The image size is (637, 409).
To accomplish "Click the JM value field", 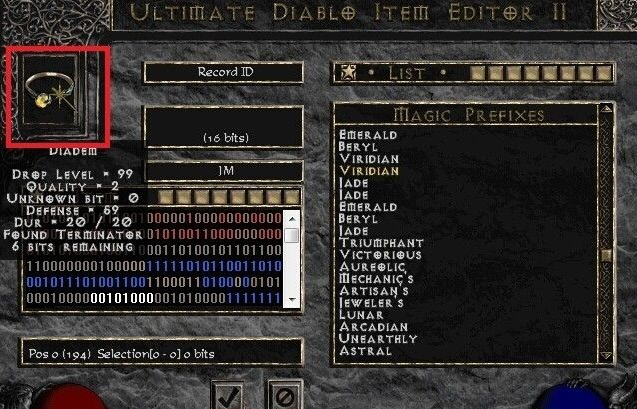I will coord(223,171).
